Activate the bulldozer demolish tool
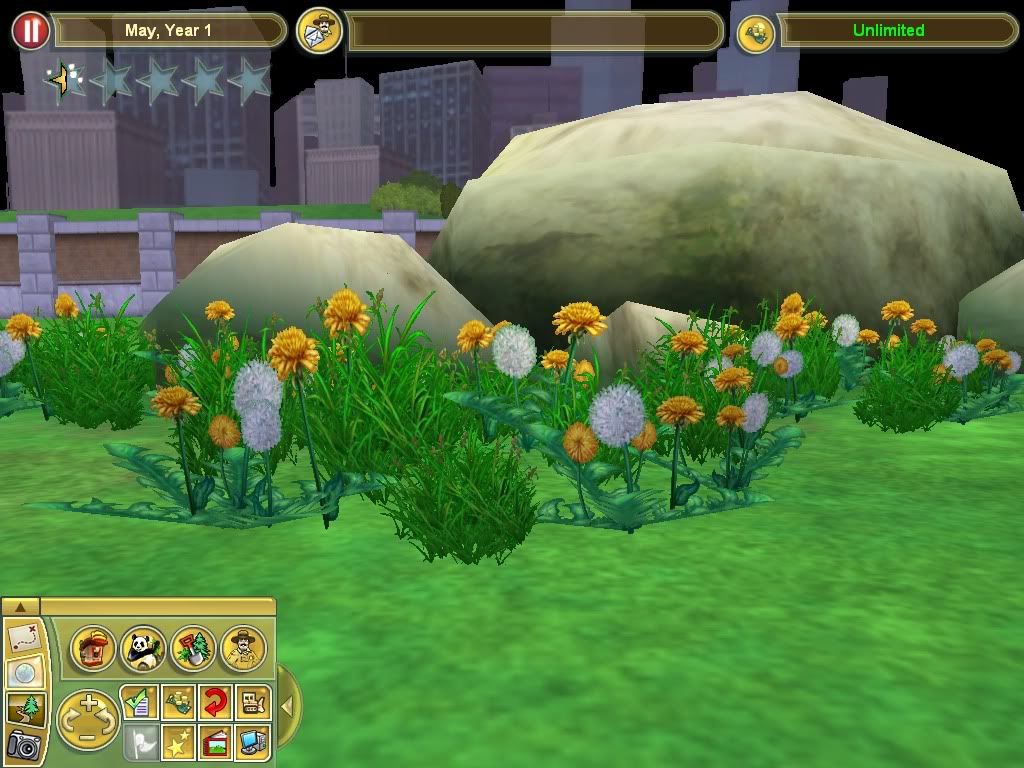 coord(252,703)
